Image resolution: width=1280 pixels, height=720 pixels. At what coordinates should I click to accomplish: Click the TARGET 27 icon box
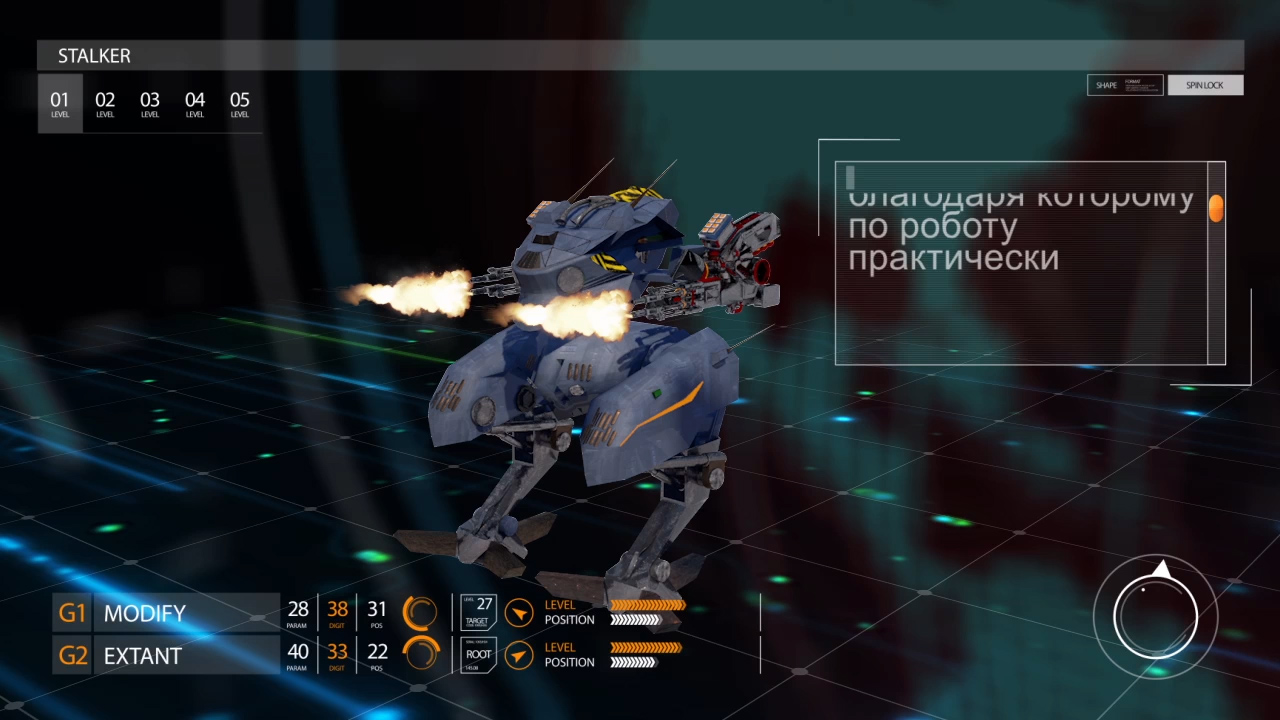[x=478, y=612]
